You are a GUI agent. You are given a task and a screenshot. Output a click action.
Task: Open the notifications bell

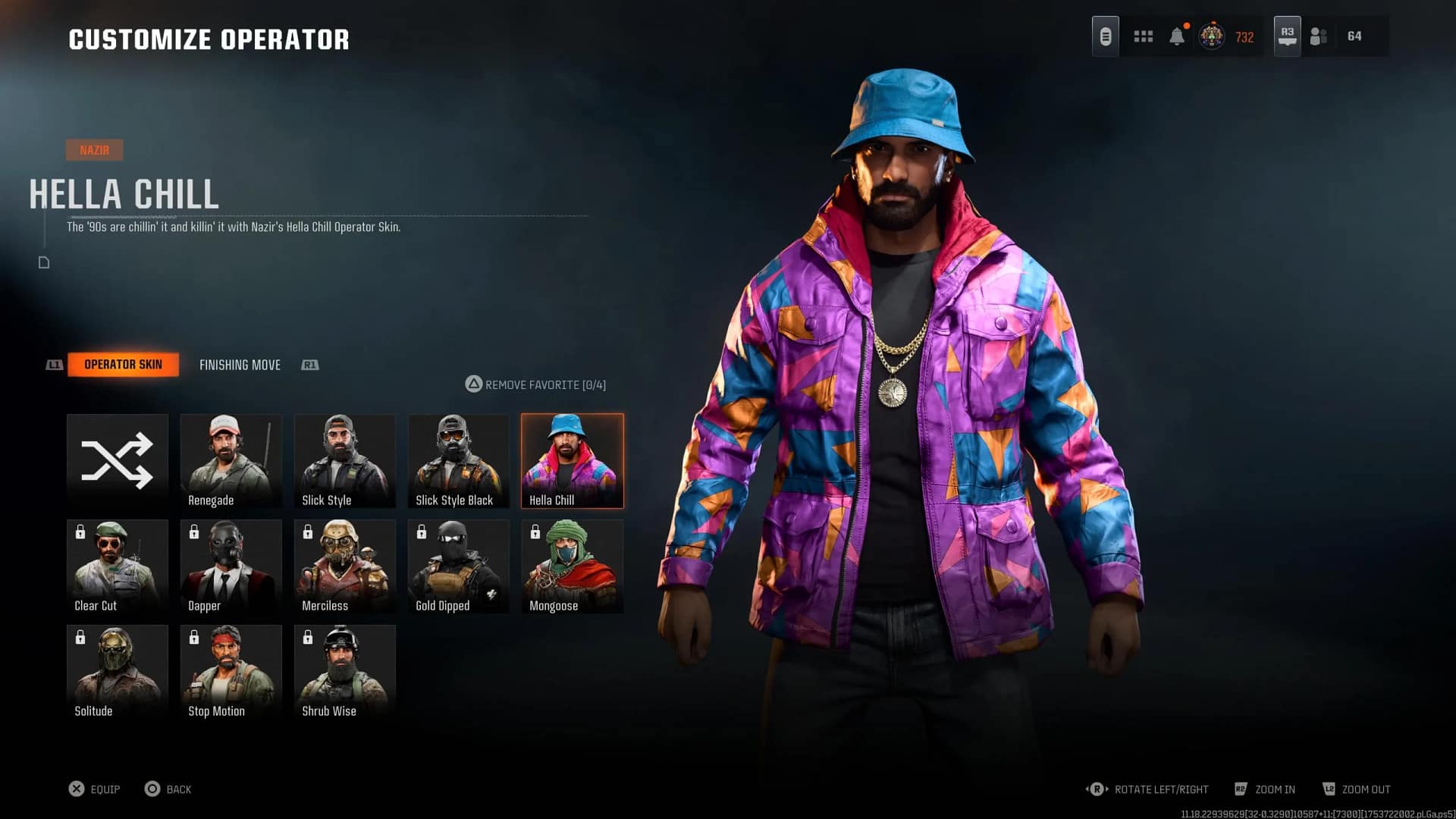[1177, 36]
